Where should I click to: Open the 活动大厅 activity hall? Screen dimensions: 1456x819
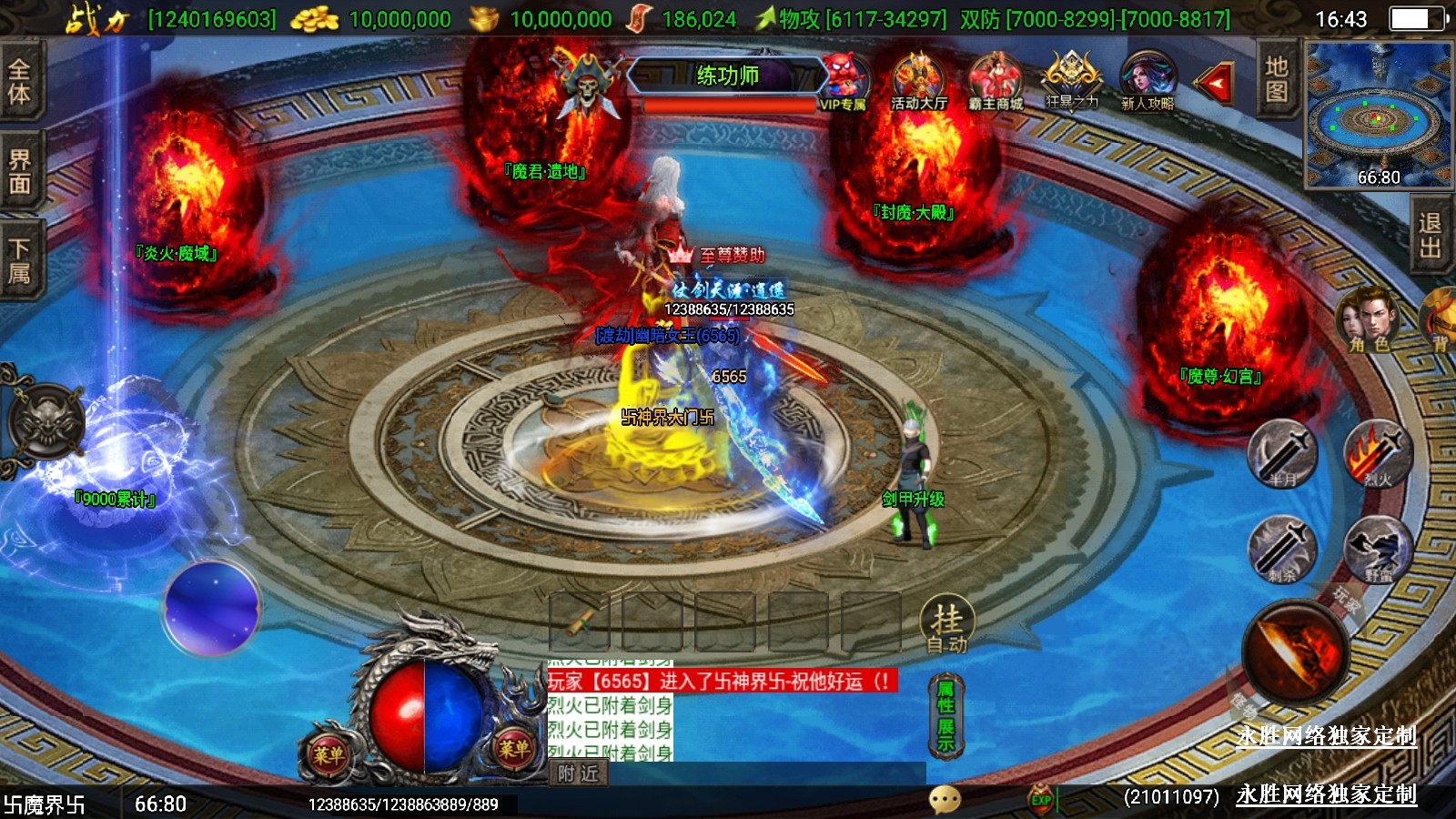pos(918,80)
